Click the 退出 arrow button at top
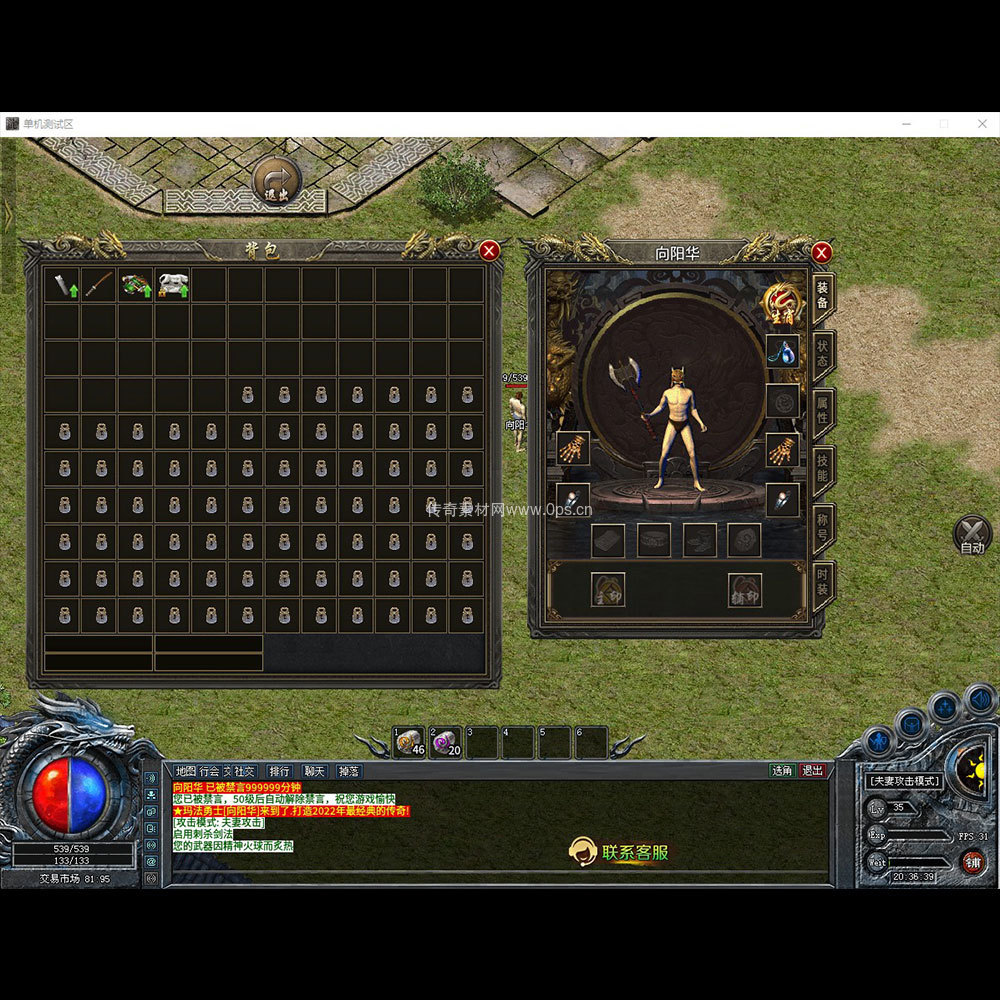This screenshot has height=1000, width=1000. click(277, 183)
